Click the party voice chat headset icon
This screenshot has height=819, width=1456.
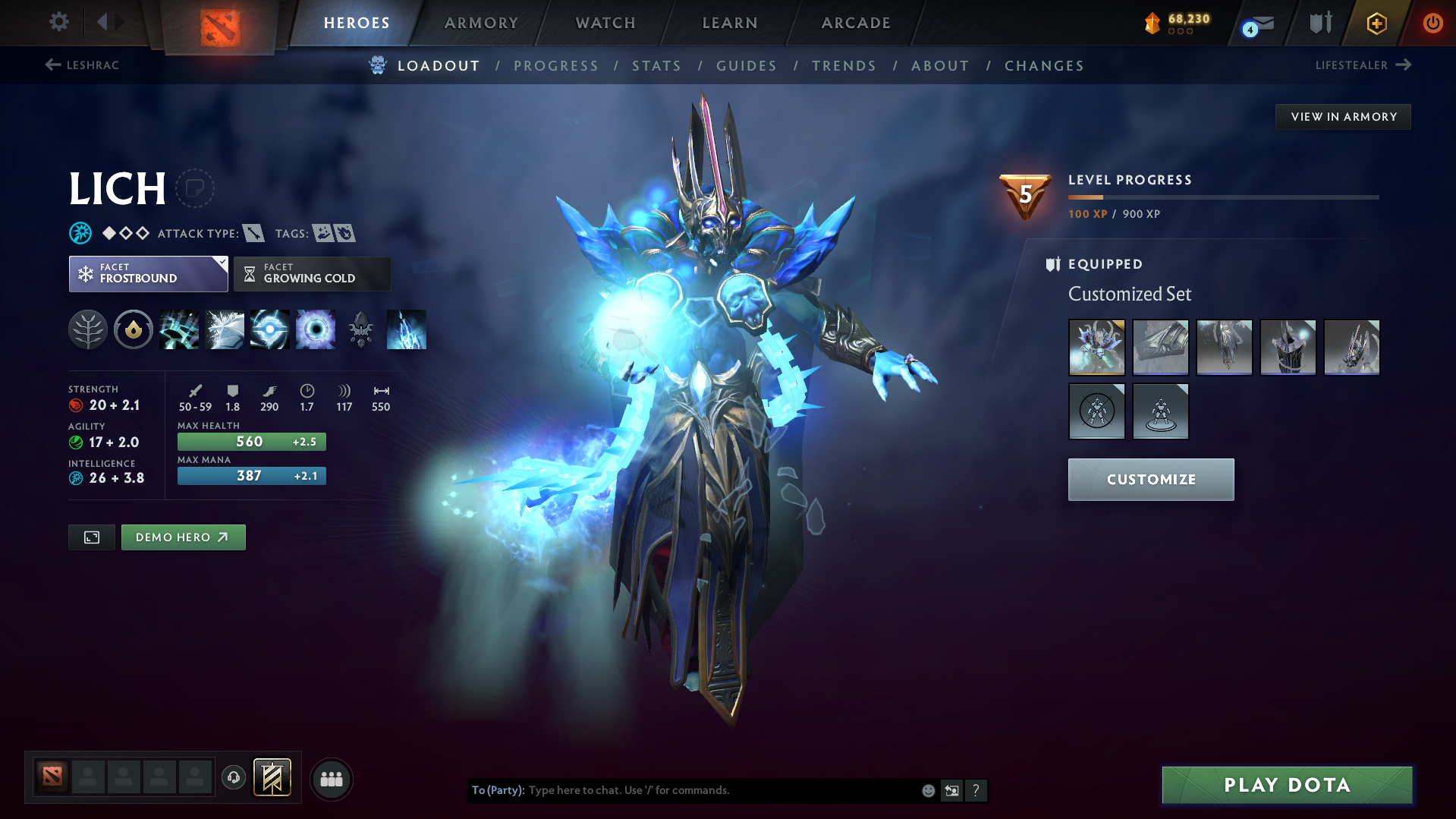[234, 779]
